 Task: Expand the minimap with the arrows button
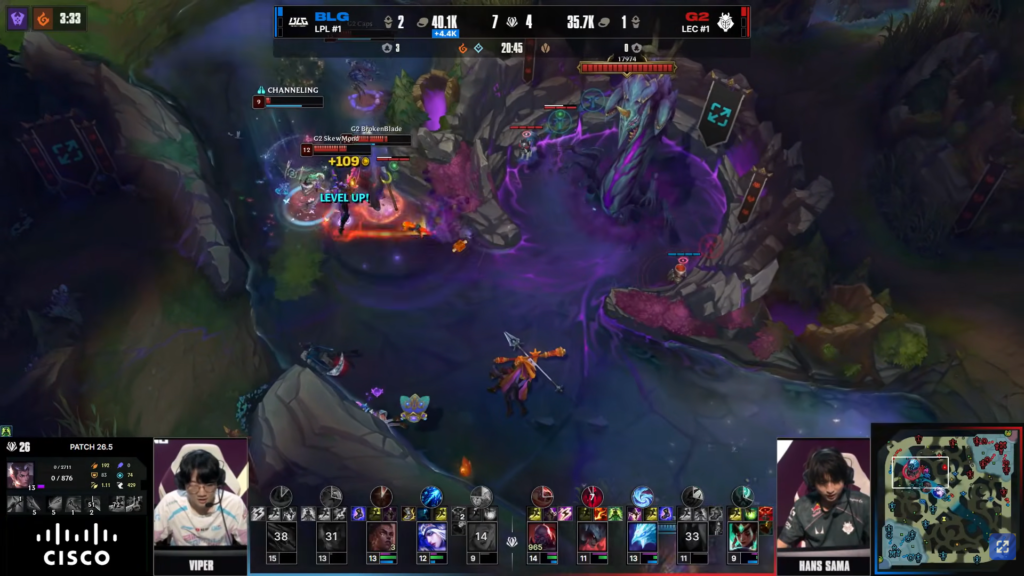pyautogui.click(x=1001, y=546)
